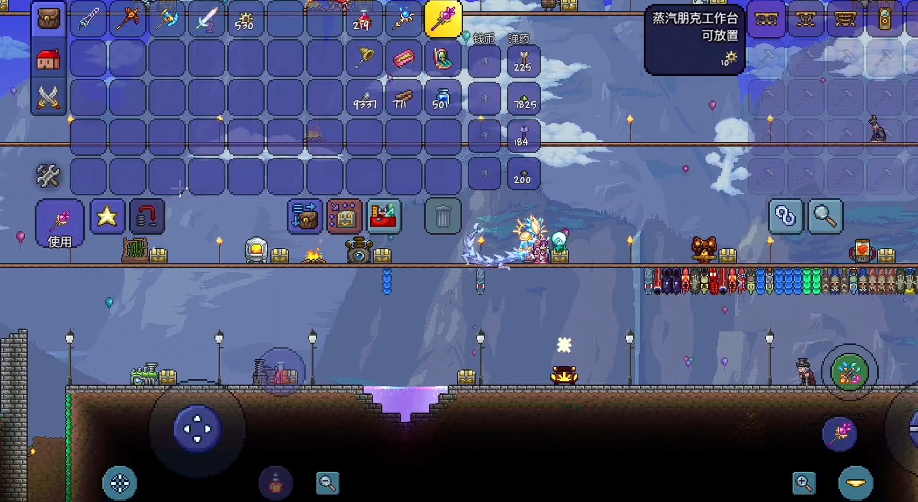The height and width of the screenshot is (502, 918).
Task: Open the red toolbox button
Action: [384, 215]
